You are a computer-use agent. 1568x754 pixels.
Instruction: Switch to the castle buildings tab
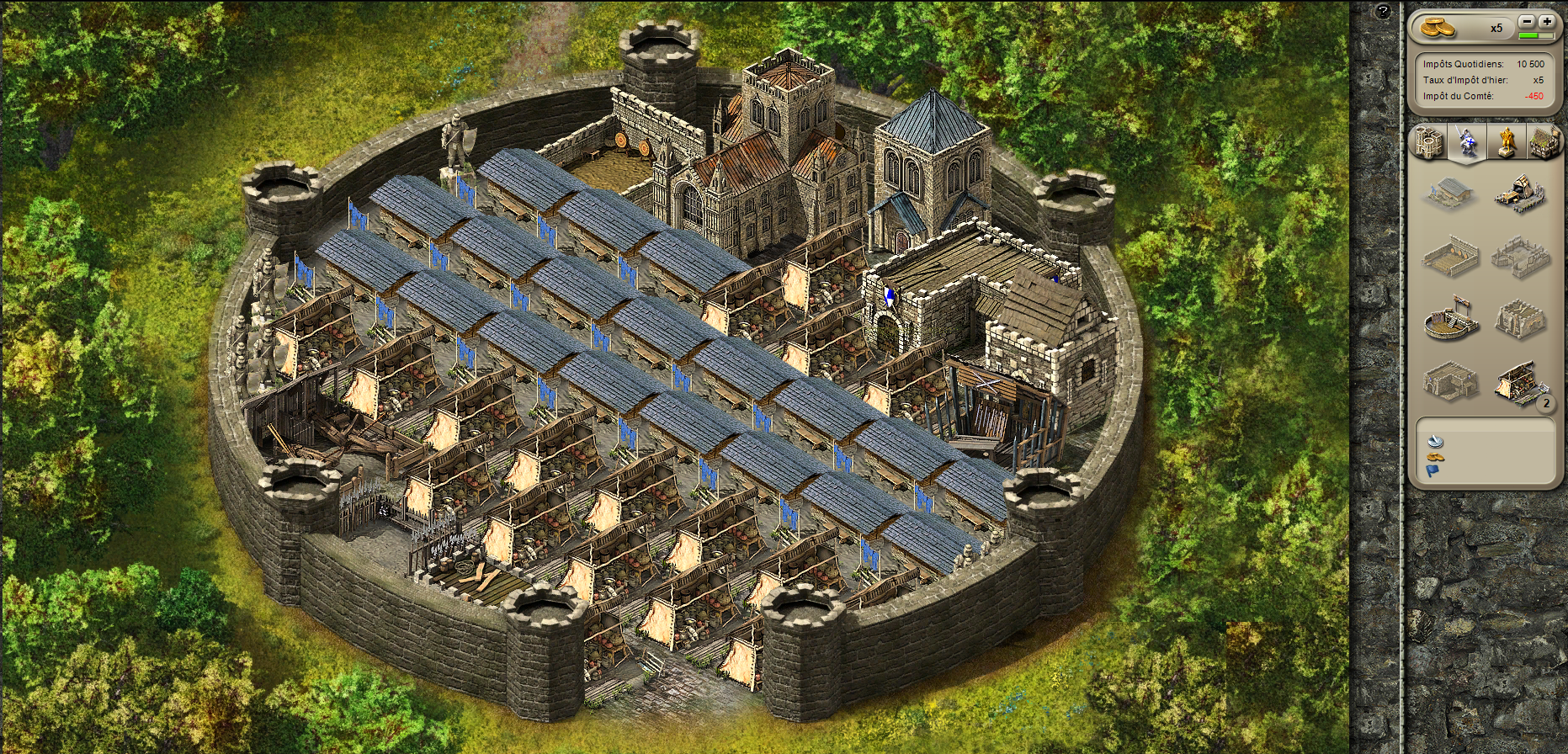[1429, 142]
